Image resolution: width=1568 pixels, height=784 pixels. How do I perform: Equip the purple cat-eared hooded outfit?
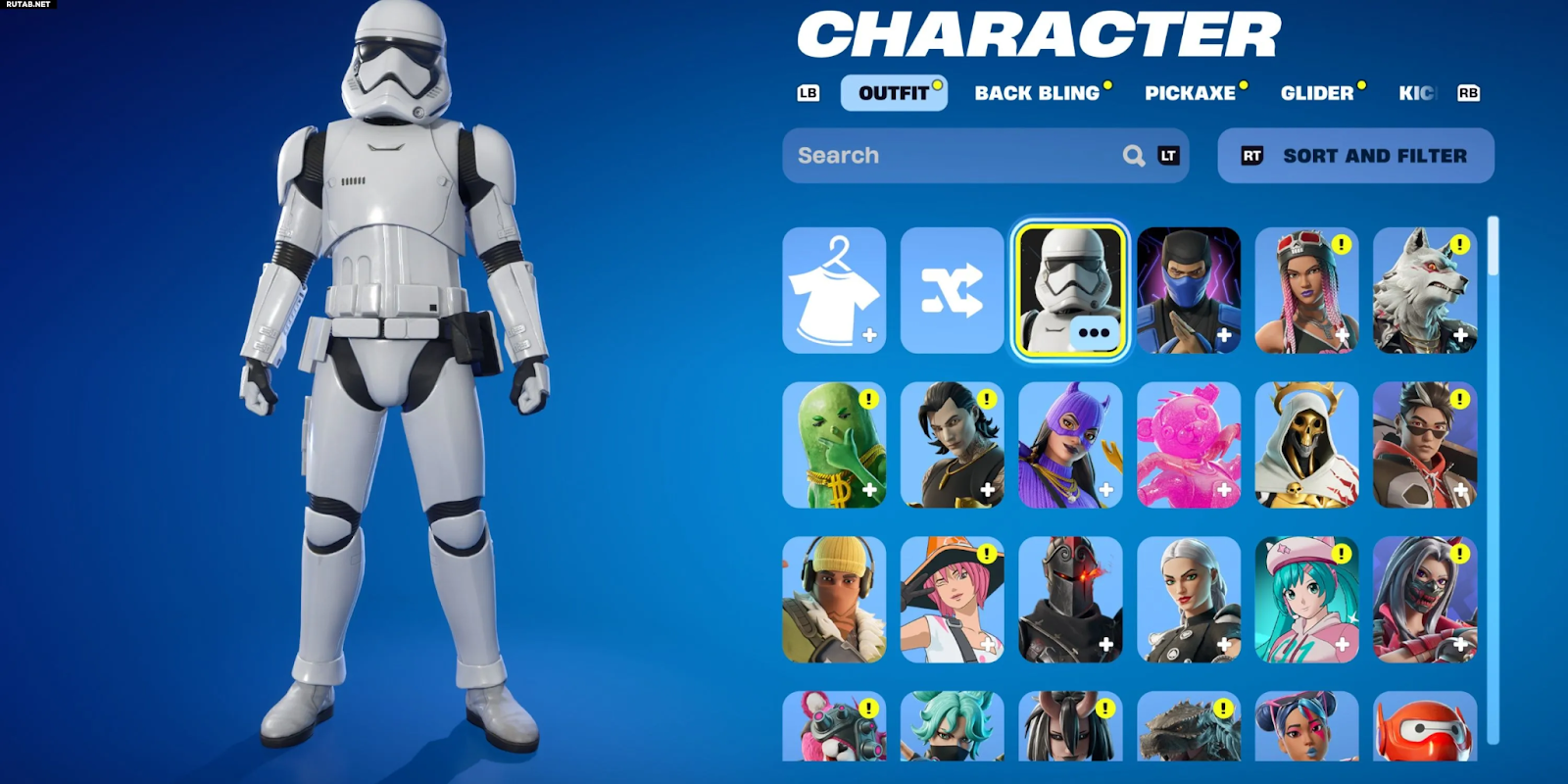(x=1070, y=445)
